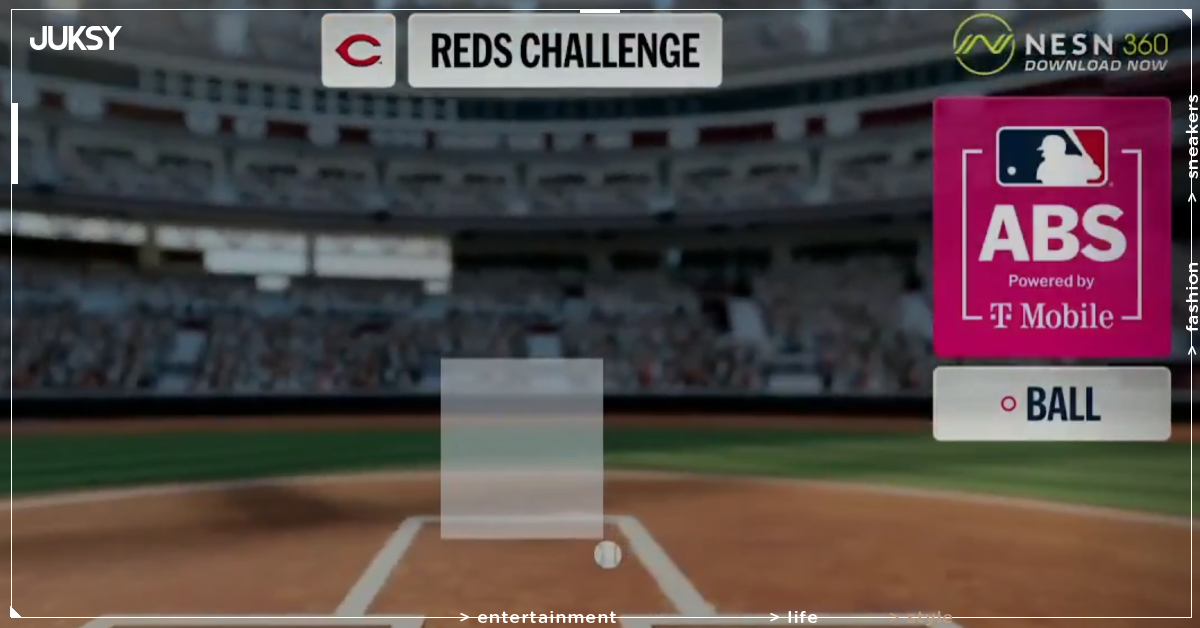Open the NESN 360 Download Now banner

pos(1060,45)
